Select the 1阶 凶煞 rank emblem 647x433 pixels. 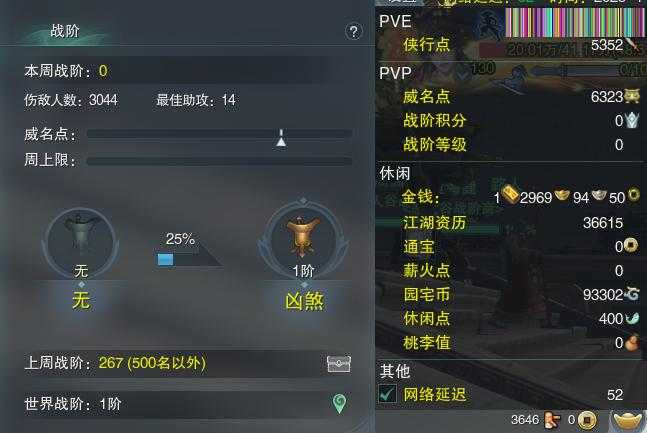click(x=304, y=242)
